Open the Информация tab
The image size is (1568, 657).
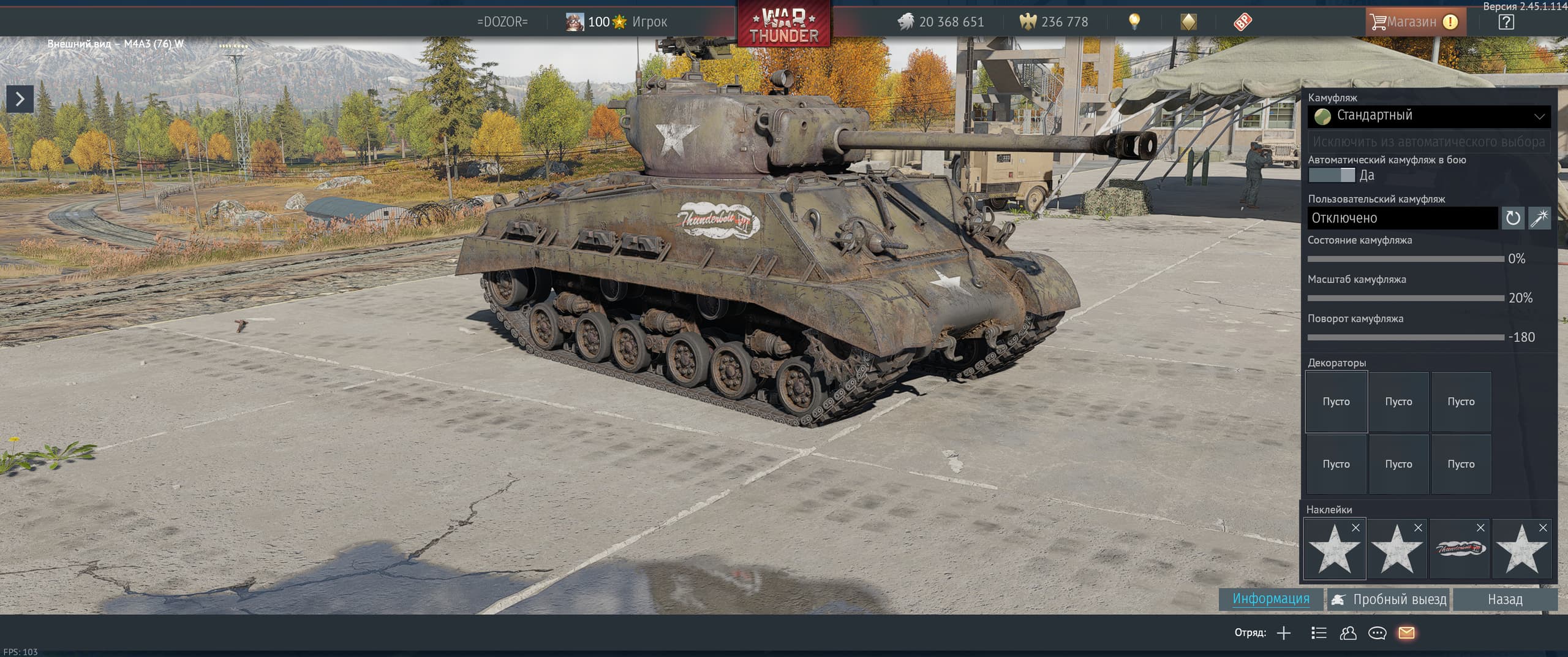[x=1271, y=599]
